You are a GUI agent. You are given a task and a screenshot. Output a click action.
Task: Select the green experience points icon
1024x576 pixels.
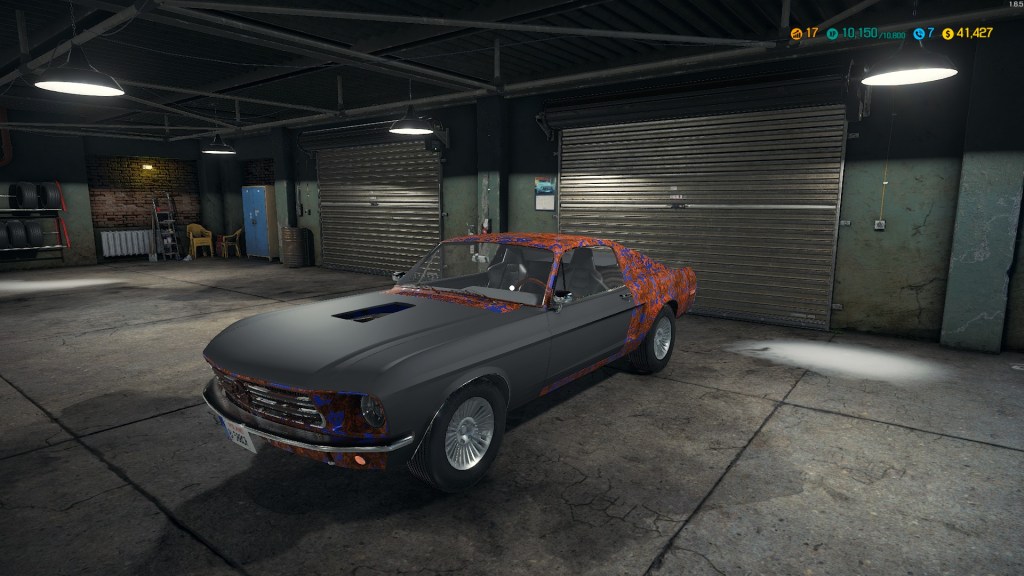click(x=831, y=33)
